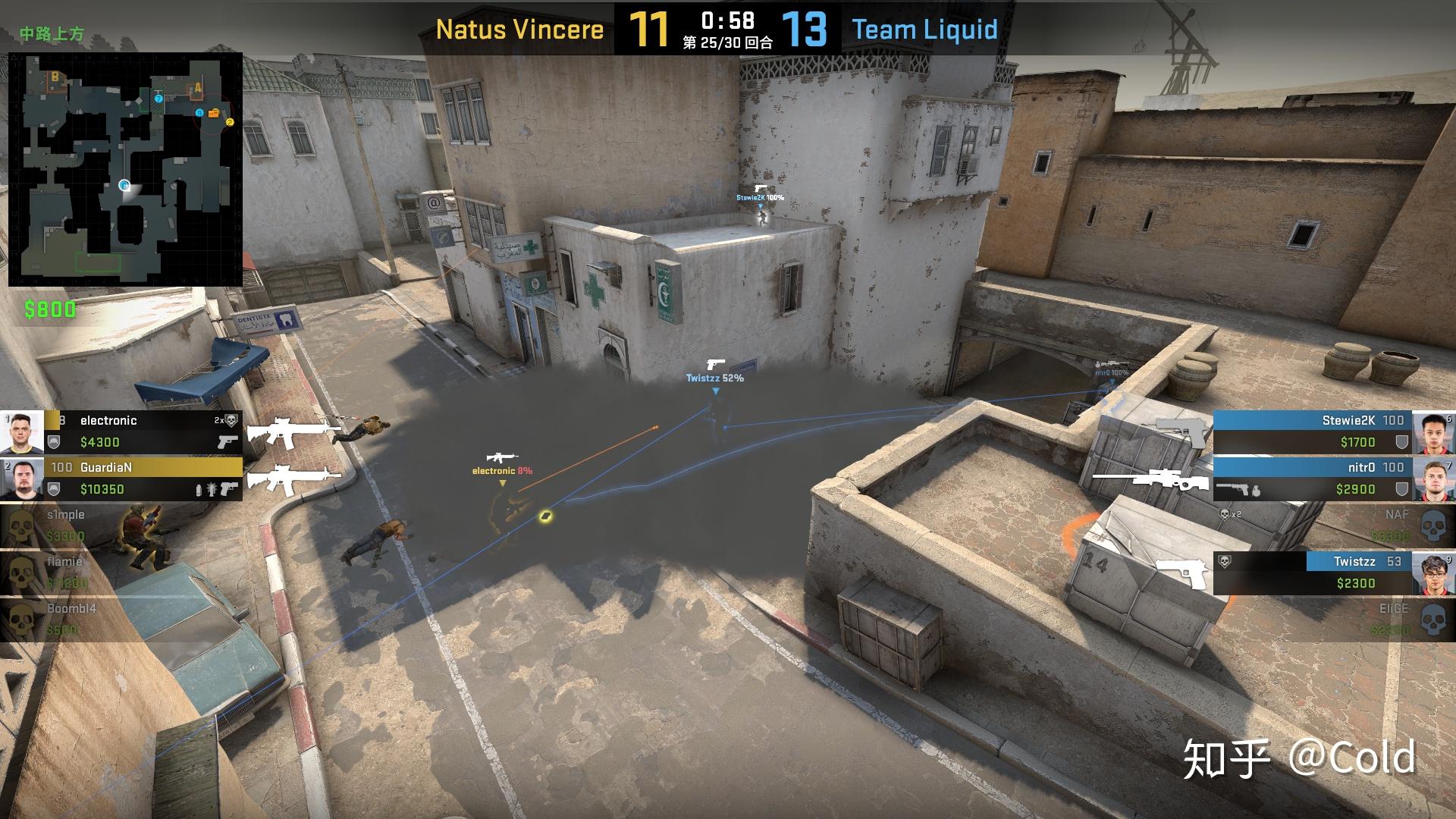
Task: Select electronic's Glock pistol icon
Action: (228, 442)
